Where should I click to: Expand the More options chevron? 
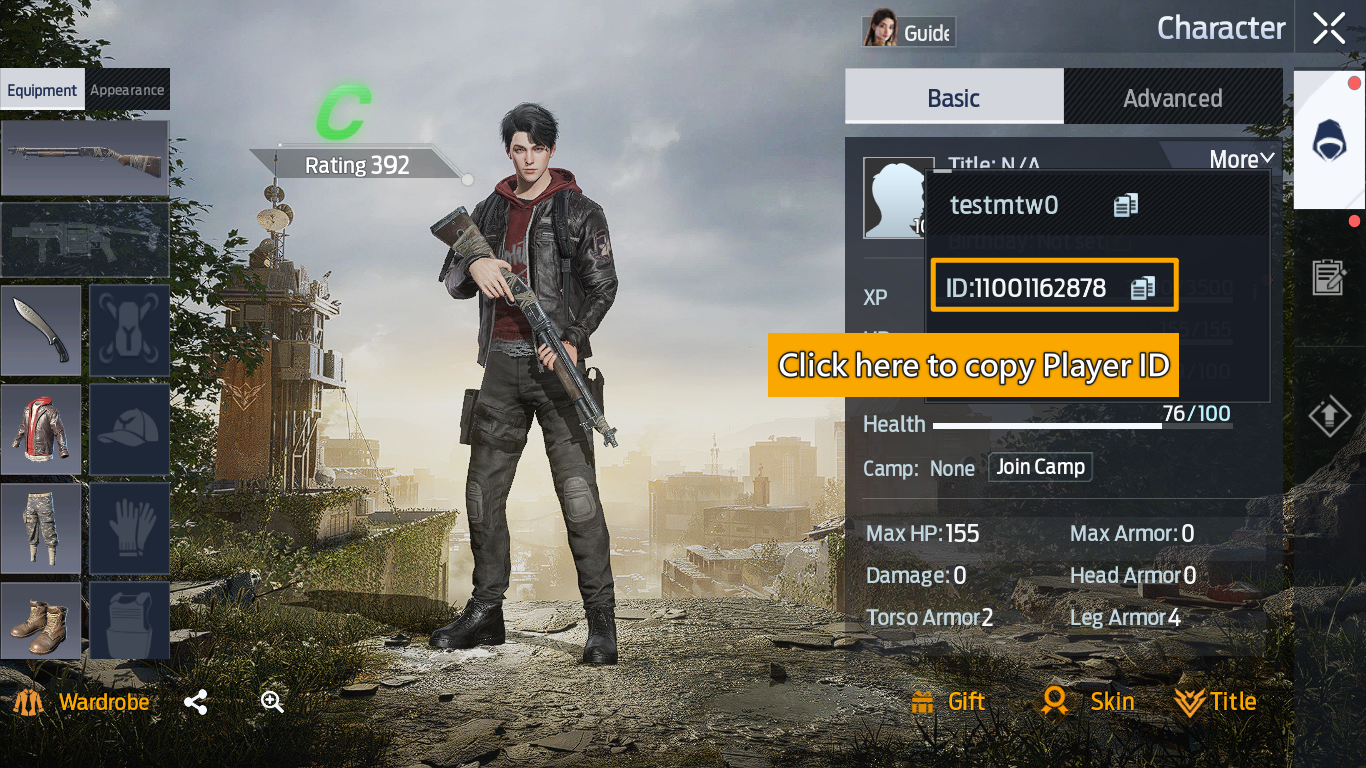point(1239,159)
